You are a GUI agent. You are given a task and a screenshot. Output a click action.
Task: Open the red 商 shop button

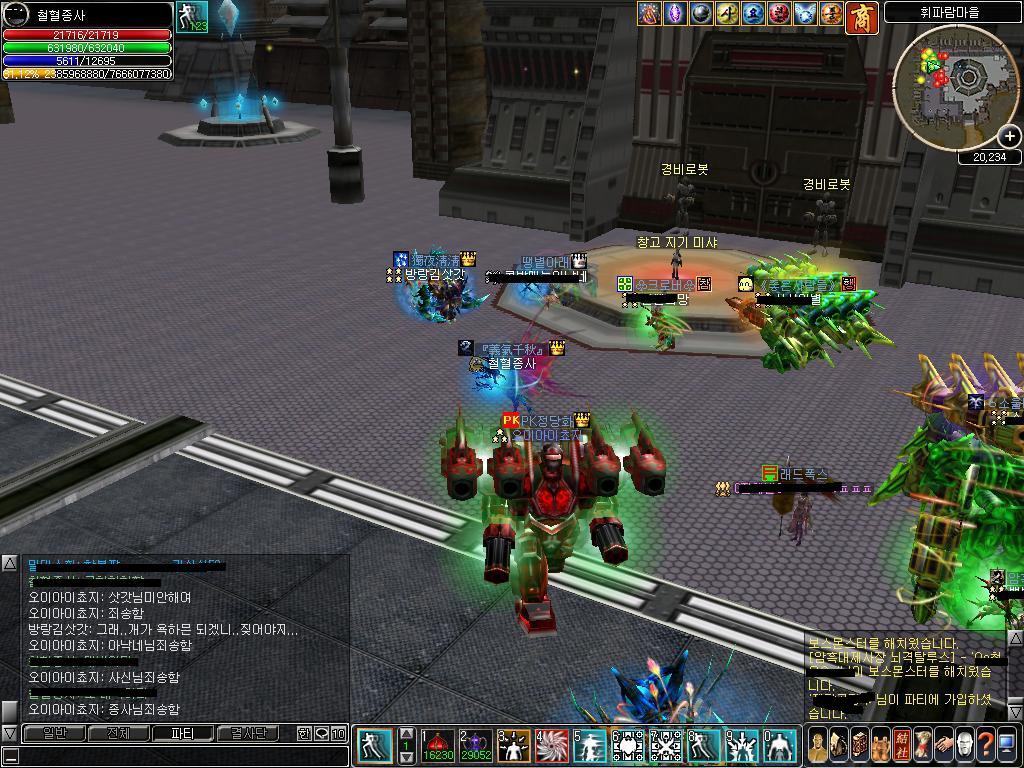click(862, 17)
